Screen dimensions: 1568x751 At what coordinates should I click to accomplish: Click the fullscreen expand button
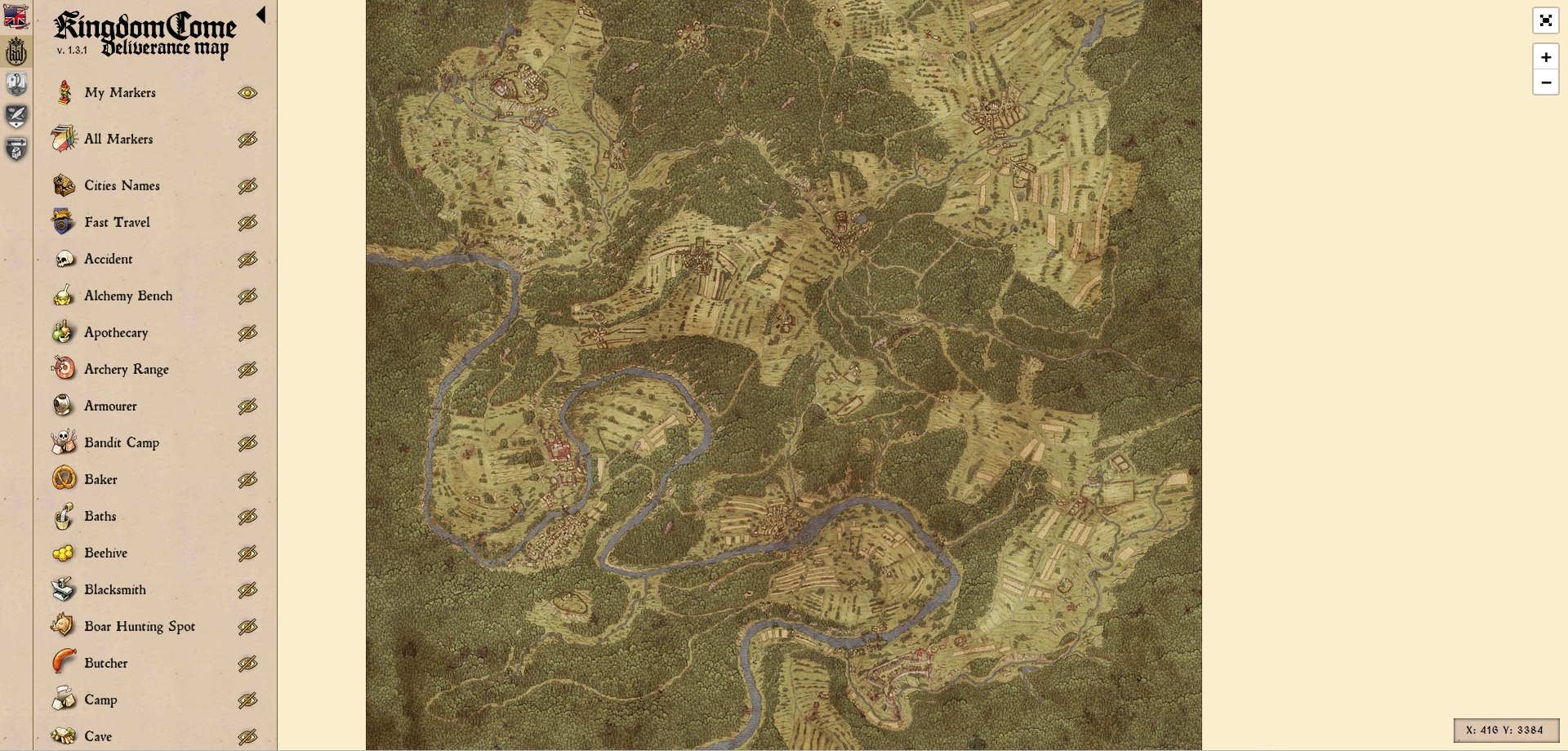(x=1545, y=21)
